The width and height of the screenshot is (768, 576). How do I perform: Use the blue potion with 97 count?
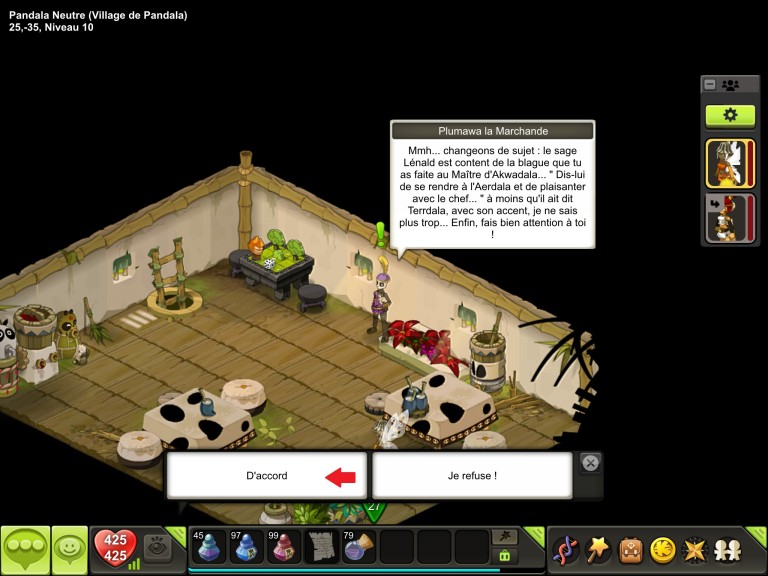pyautogui.click(x=246, y=547)
